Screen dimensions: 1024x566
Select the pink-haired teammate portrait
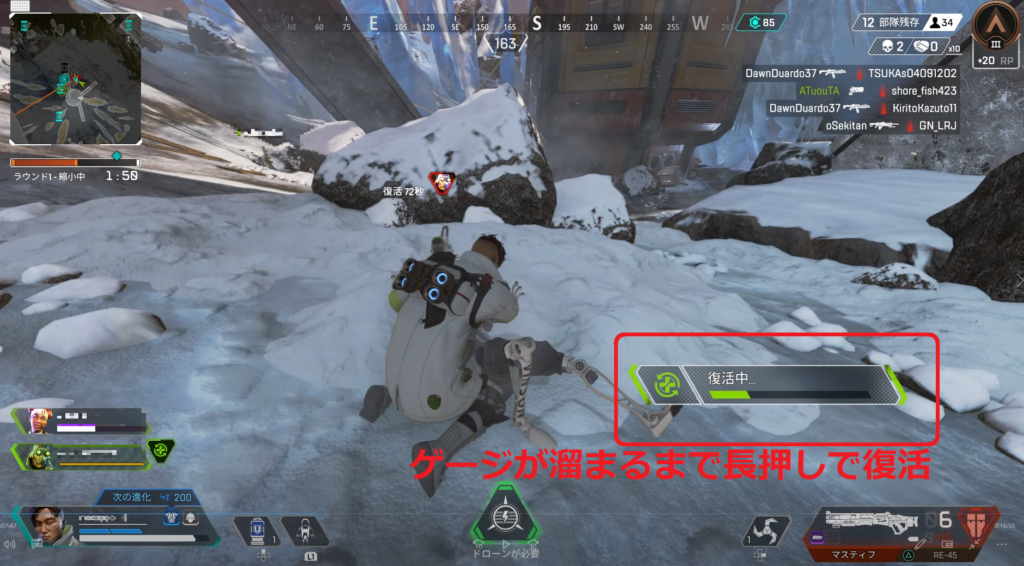(x=37, y=419)
